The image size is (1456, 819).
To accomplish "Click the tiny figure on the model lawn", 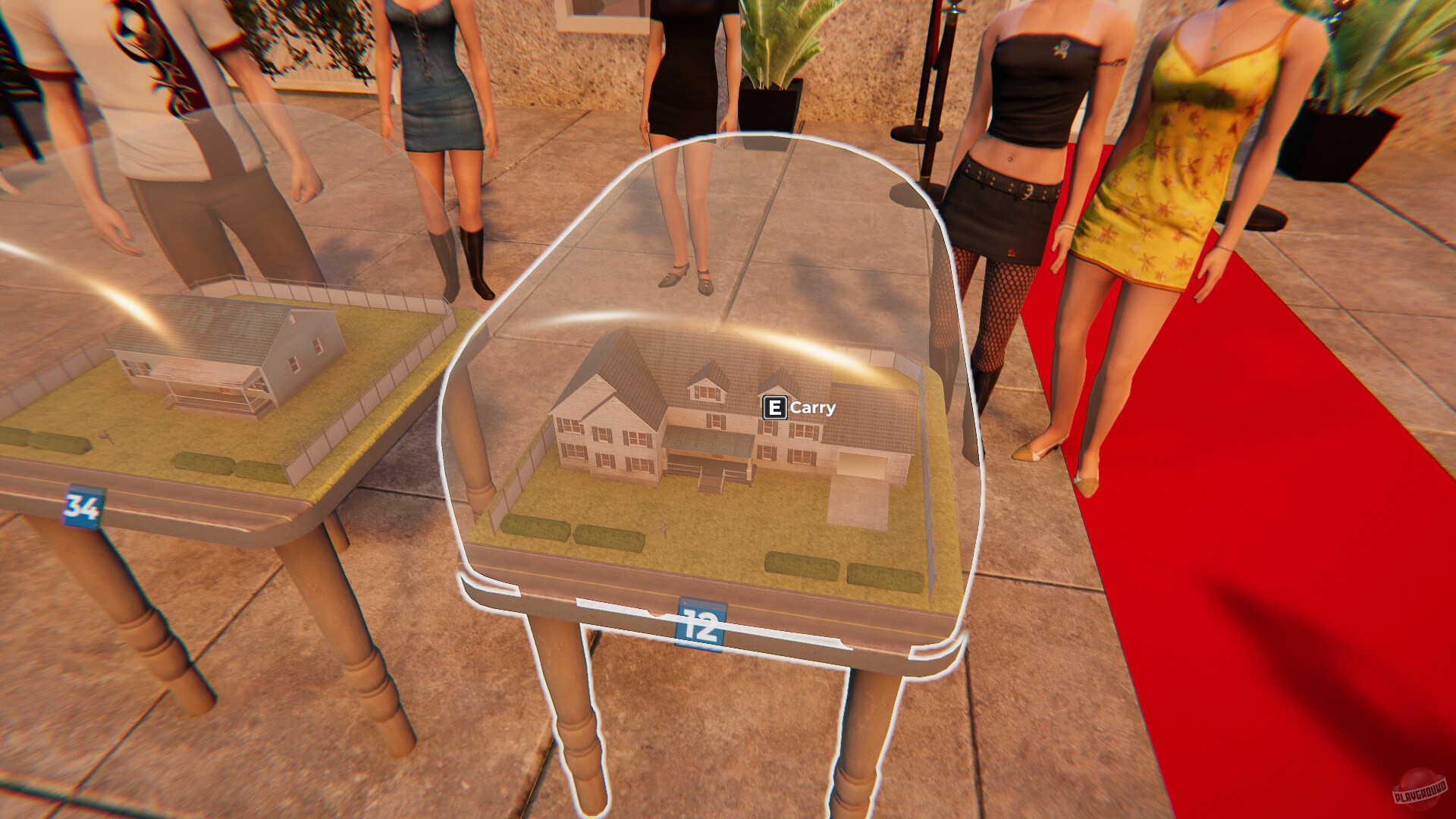I will (663, 529).
